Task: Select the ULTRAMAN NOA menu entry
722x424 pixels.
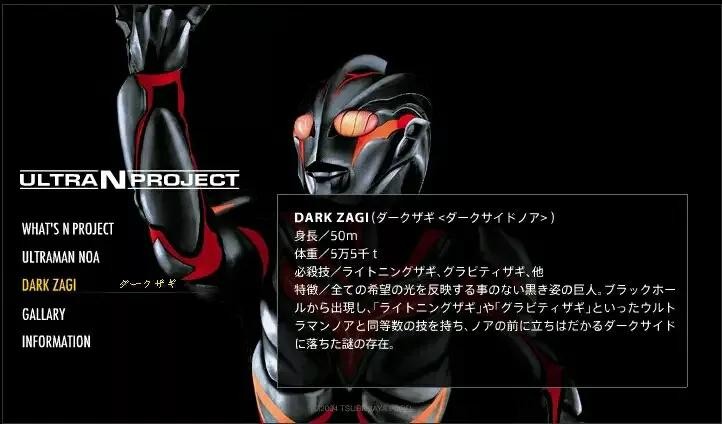Action: (x=60, y=257)
